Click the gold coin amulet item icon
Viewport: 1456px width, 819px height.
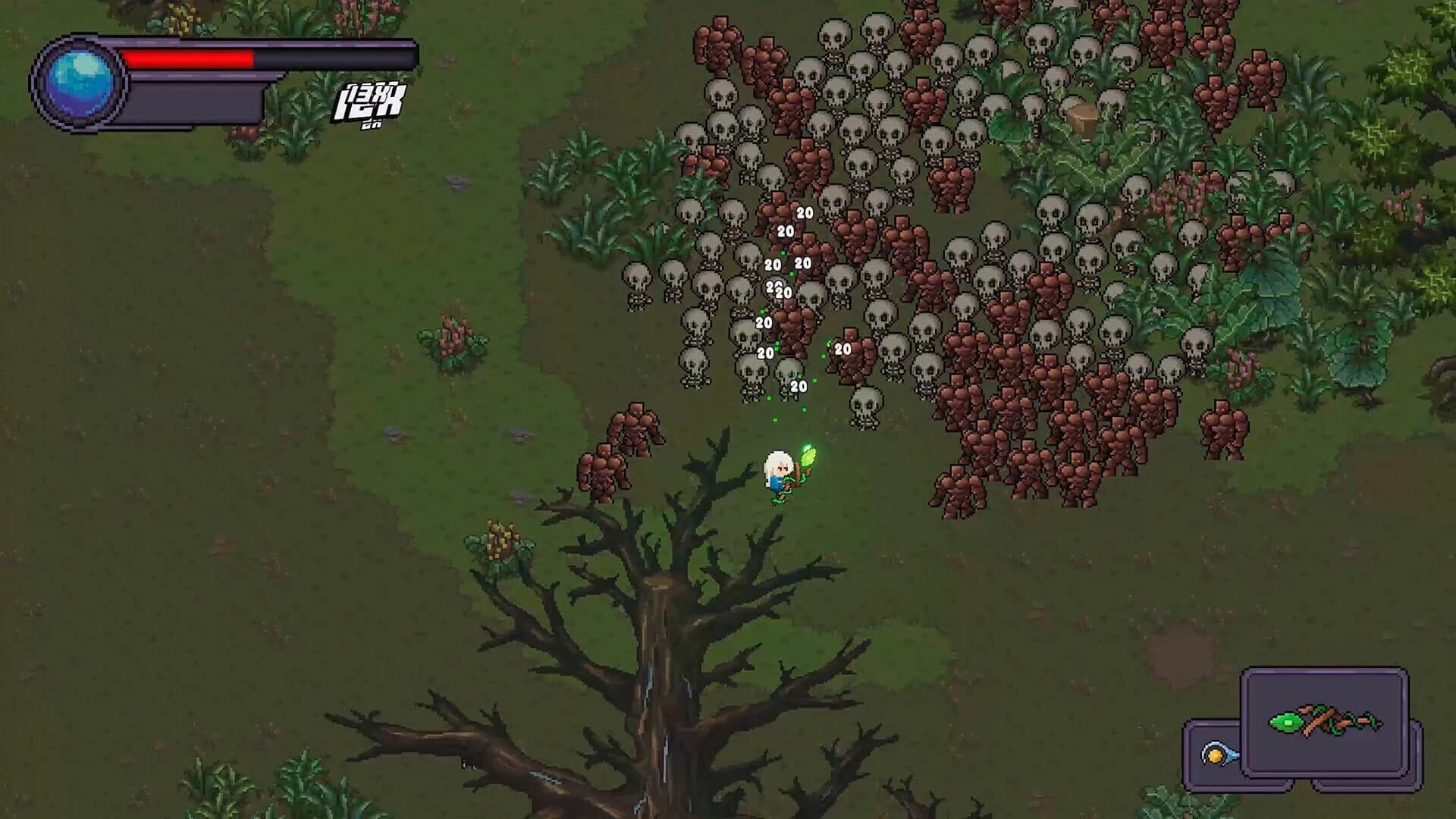coord(1216,757)
